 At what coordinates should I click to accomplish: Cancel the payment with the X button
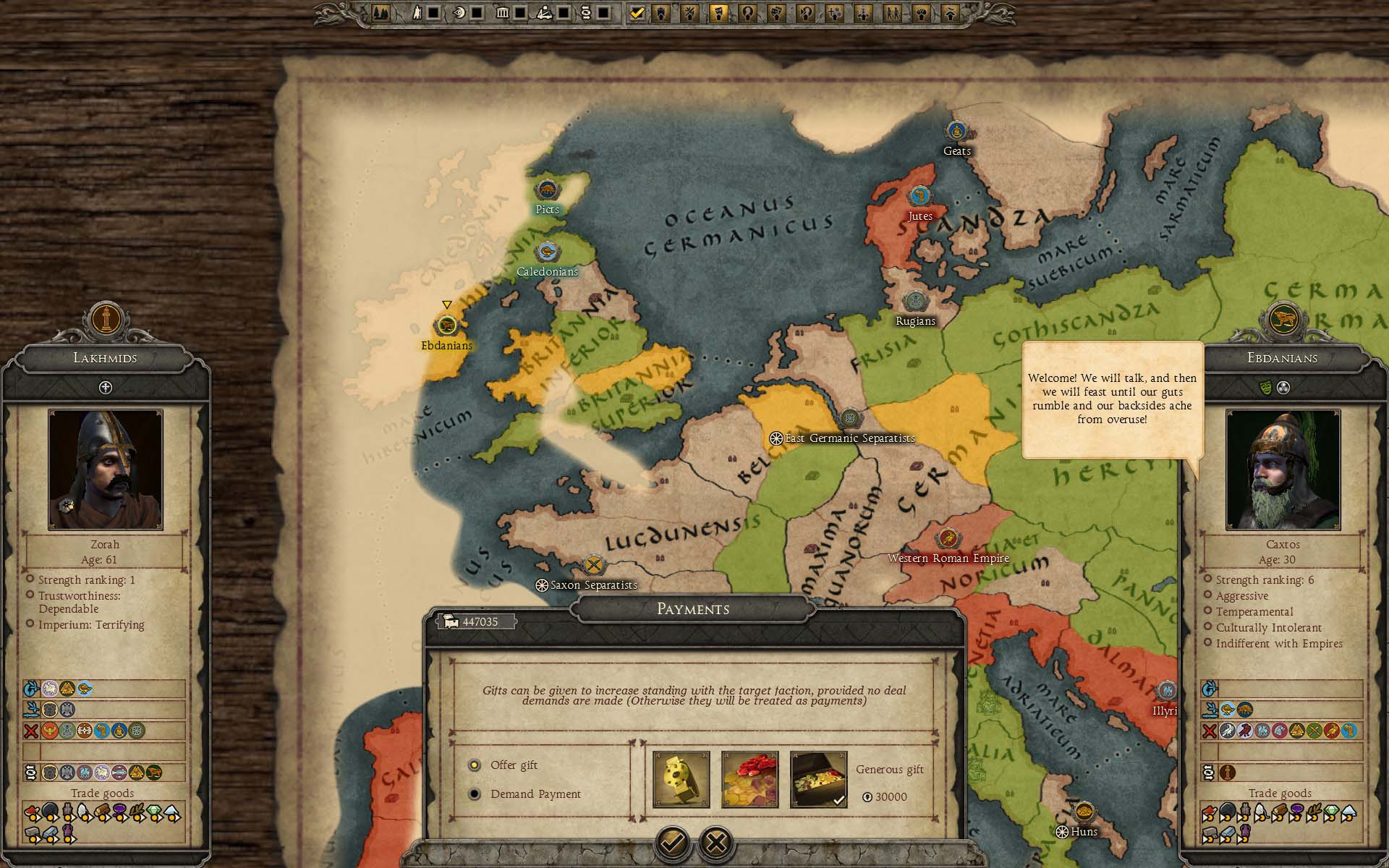tap(716, 842)
